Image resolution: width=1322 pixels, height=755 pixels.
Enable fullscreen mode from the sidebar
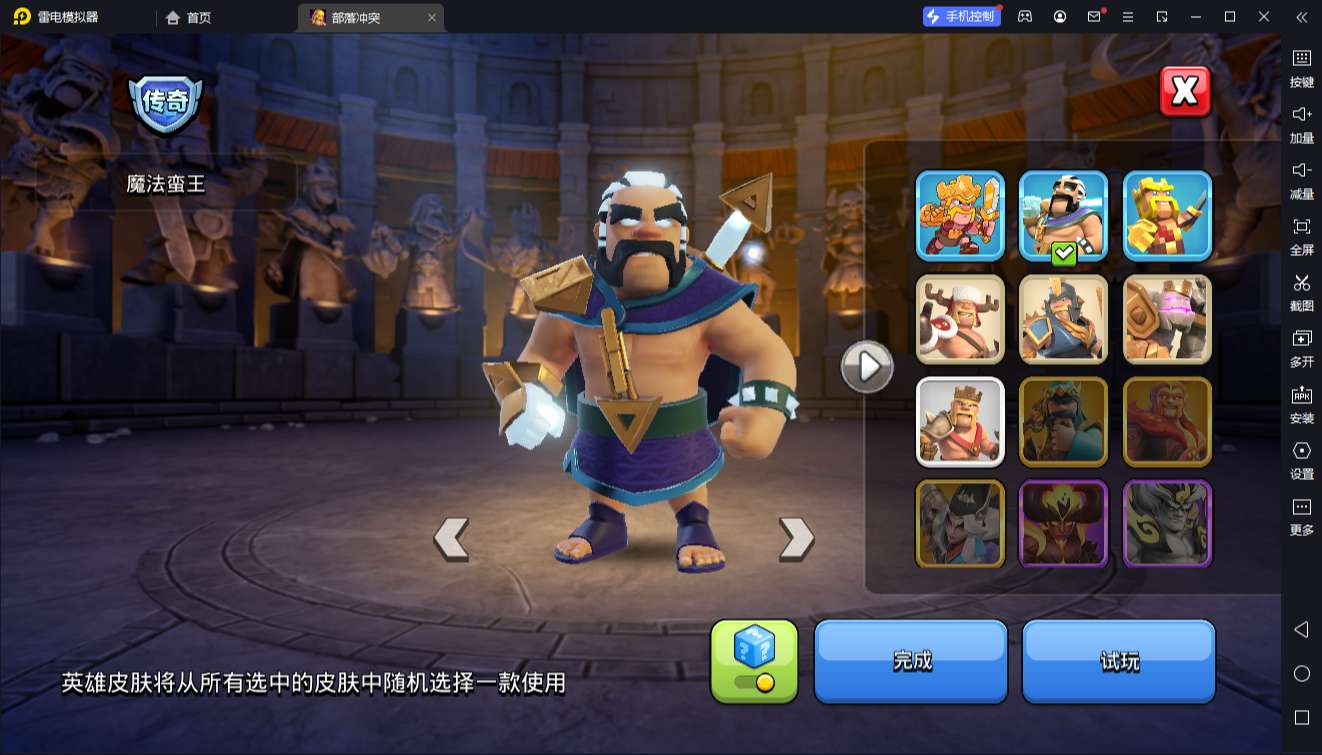1301,236
